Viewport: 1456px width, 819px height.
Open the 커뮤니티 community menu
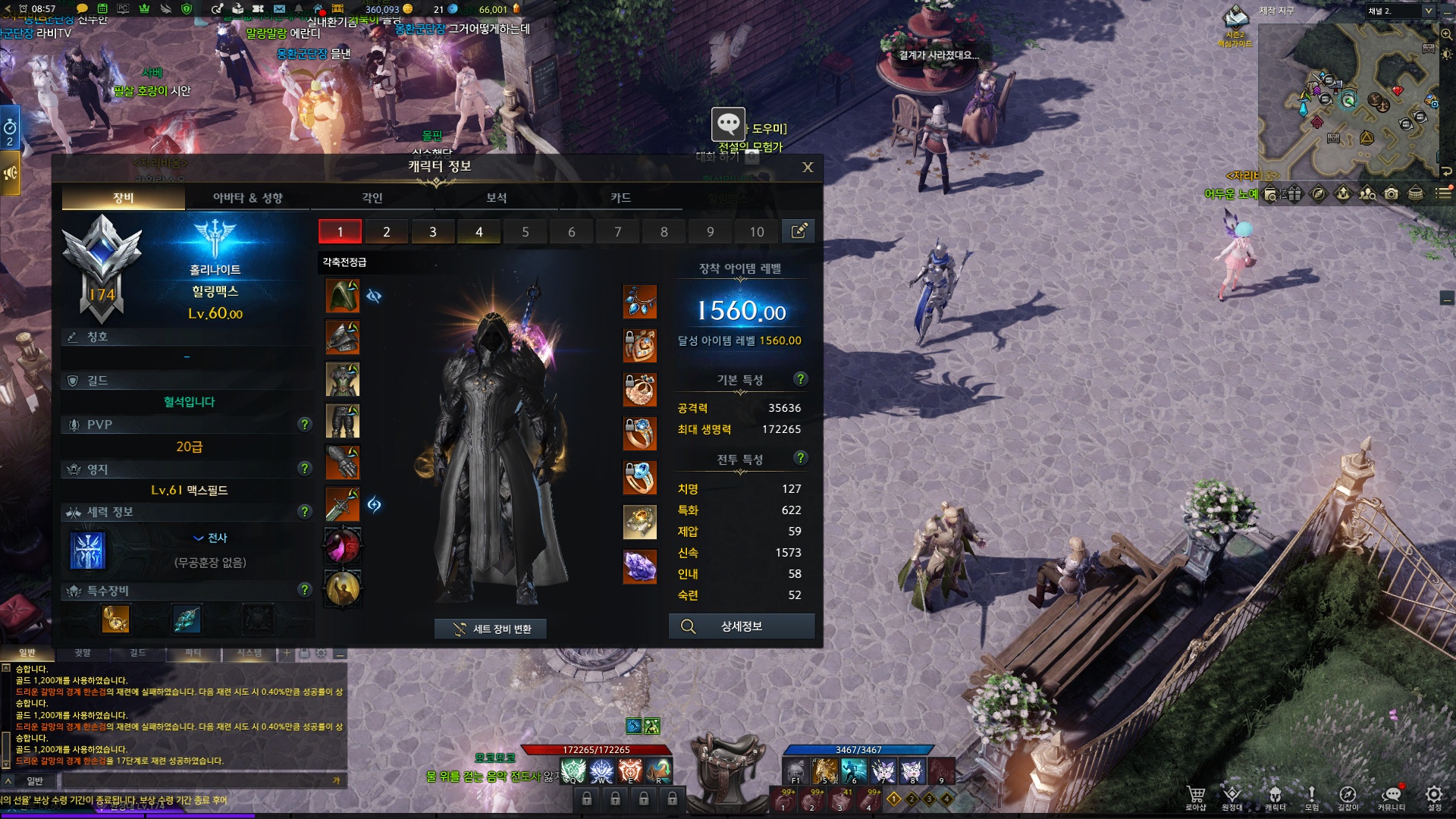point(1391,796)
